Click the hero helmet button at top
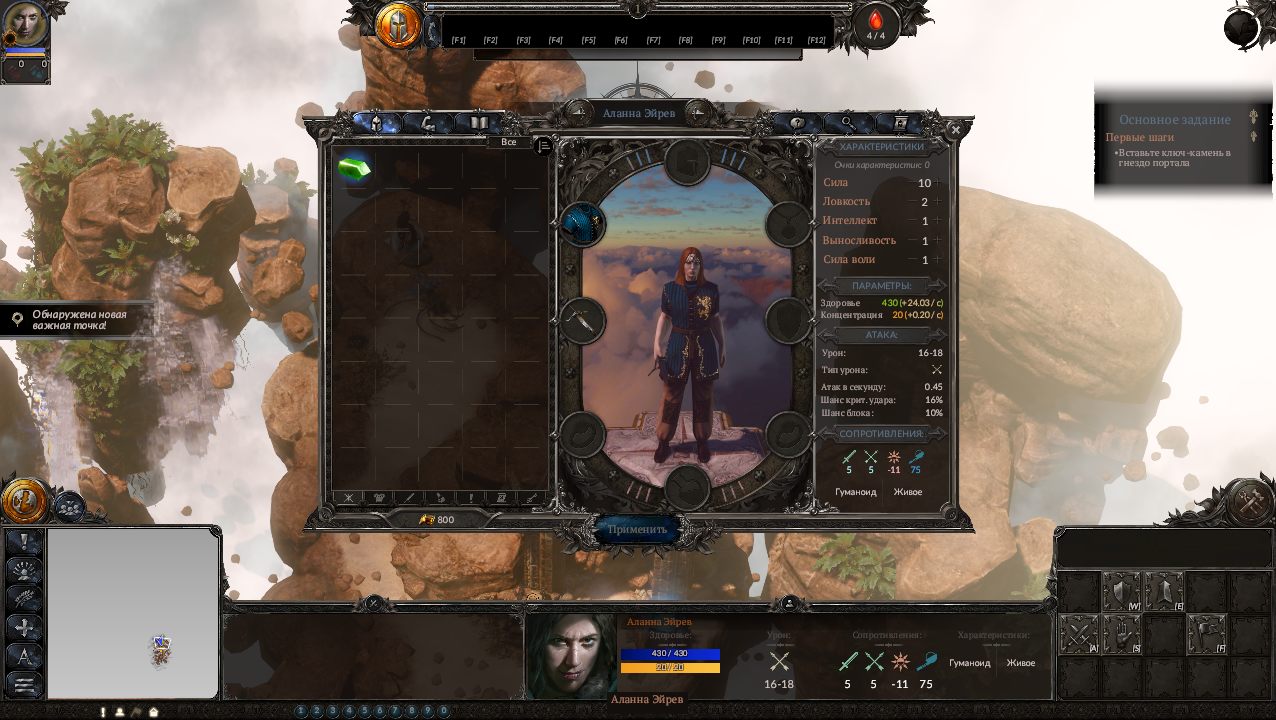This screenshot has width=1276, height=720. [x=398, y=25]
